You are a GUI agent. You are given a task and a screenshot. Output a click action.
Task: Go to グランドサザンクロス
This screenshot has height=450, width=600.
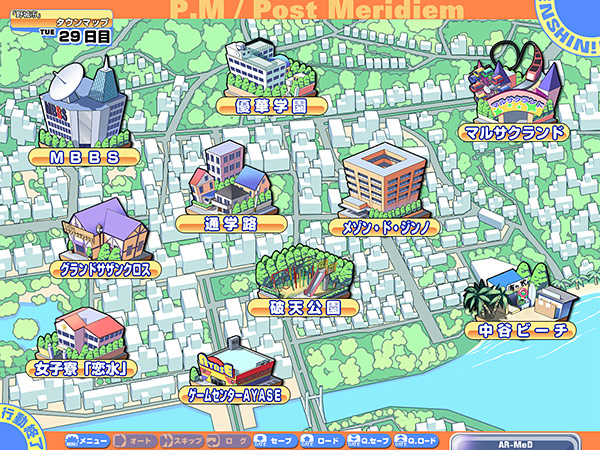105,268
